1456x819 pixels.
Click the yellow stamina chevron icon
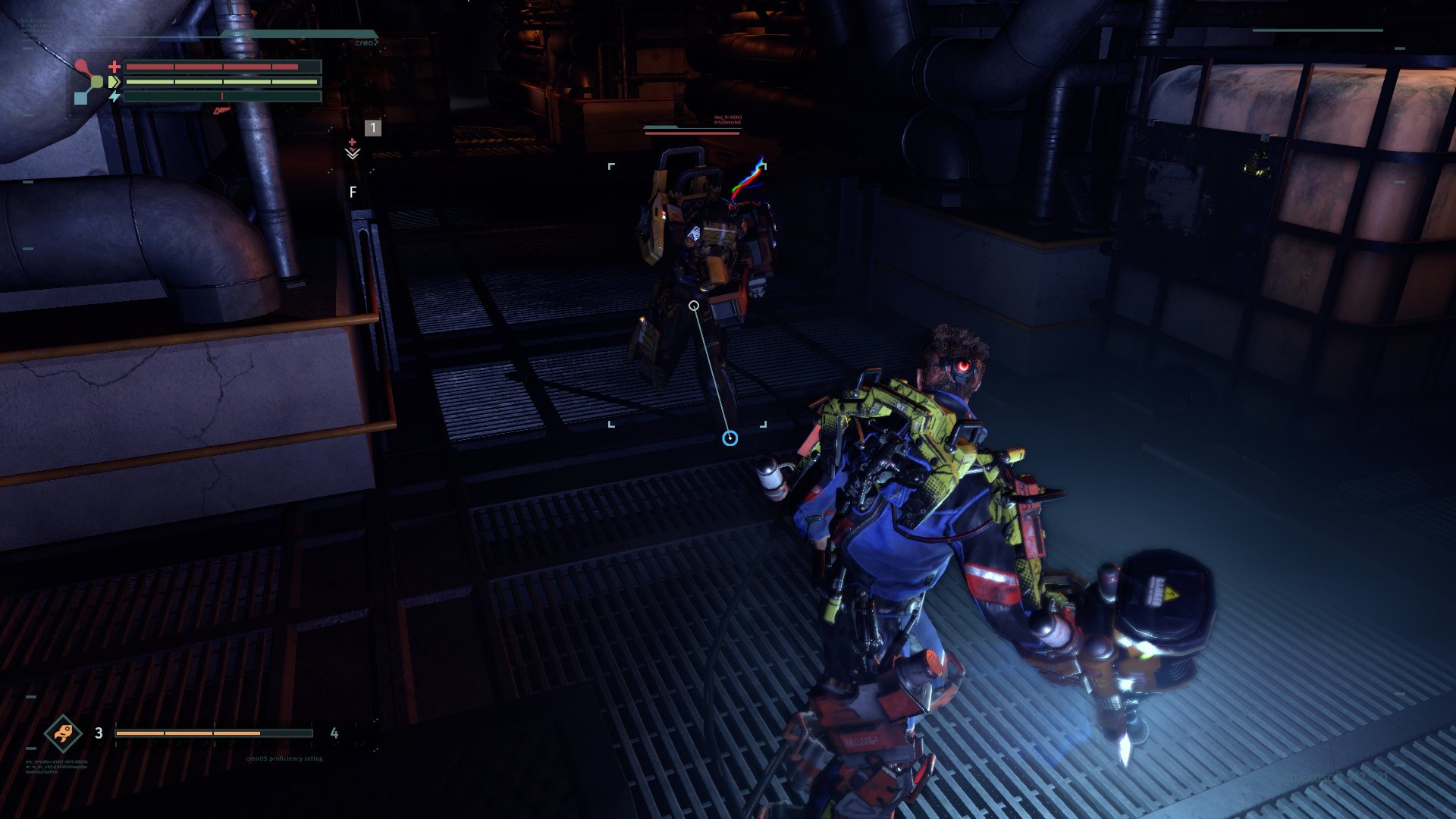click(114, 81)
